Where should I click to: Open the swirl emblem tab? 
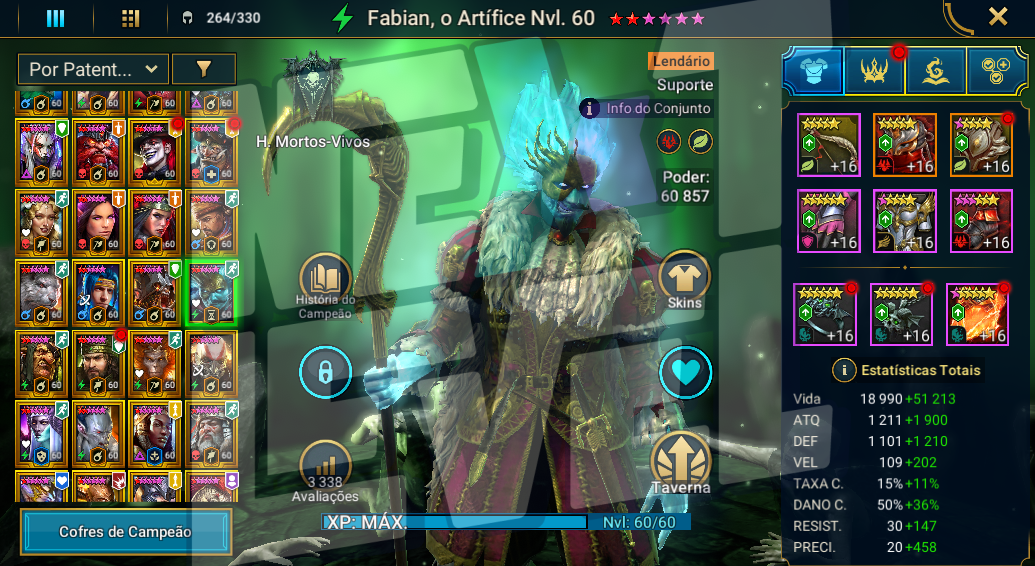pos(936,72)
